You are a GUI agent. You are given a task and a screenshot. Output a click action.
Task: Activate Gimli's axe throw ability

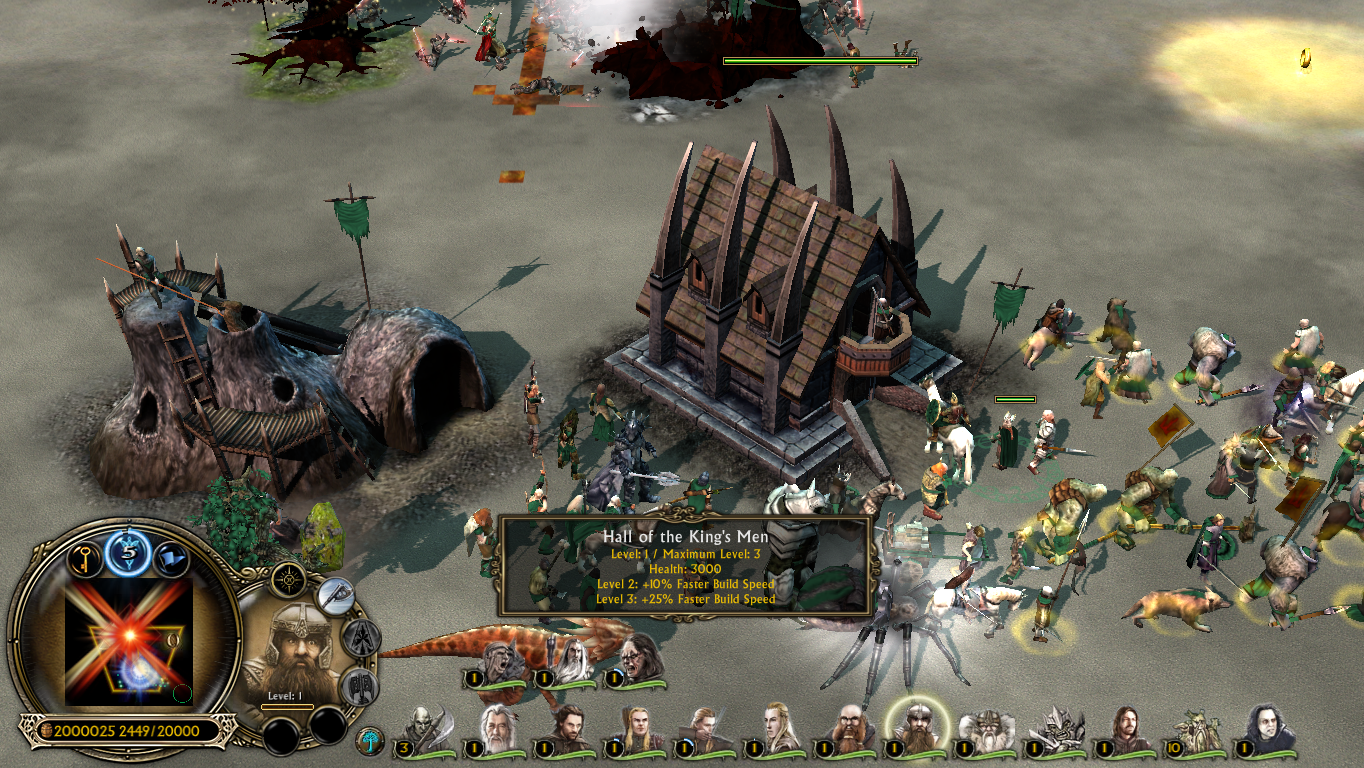[x=337, y=597]
